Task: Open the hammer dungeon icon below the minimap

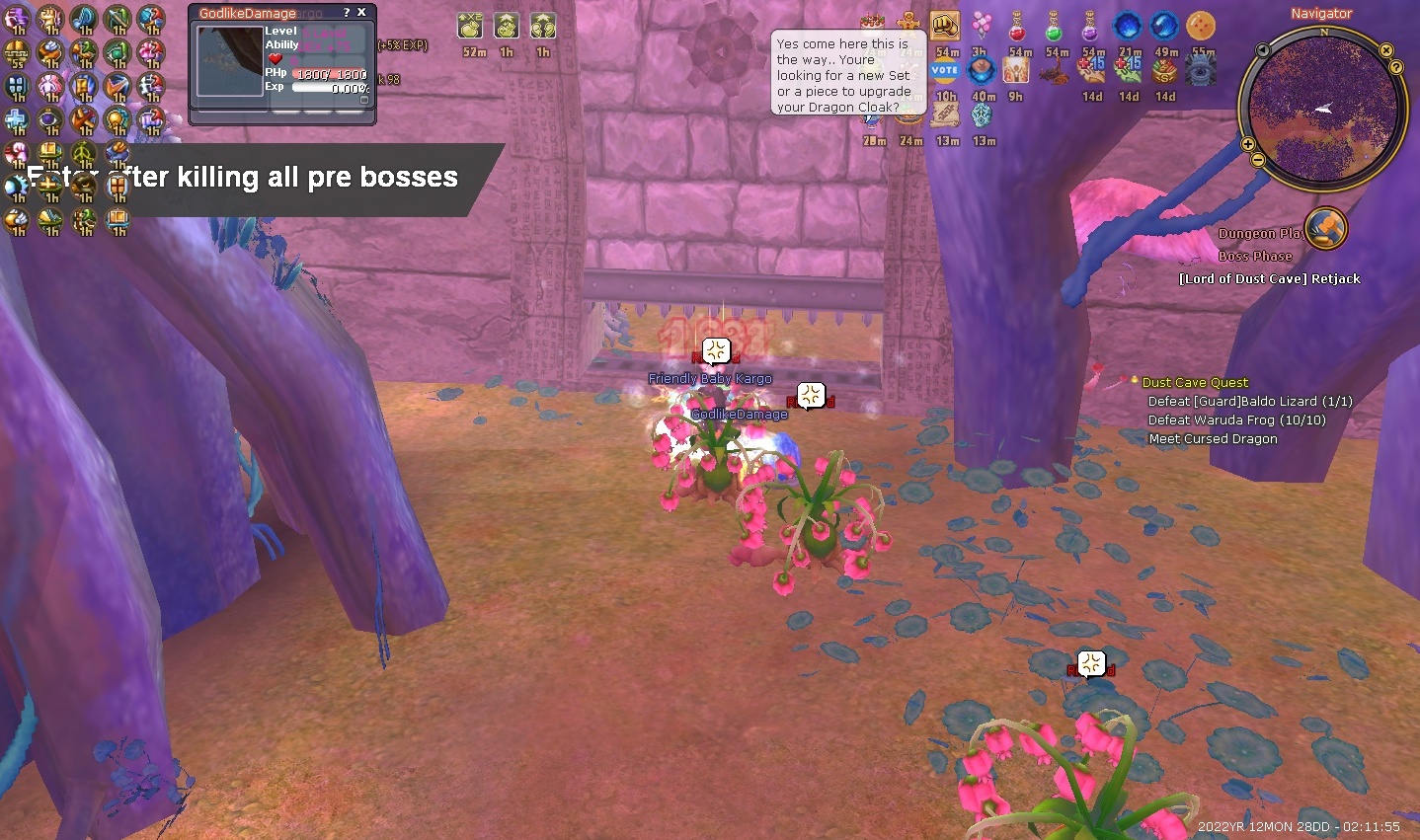Action: (1325, 228)
